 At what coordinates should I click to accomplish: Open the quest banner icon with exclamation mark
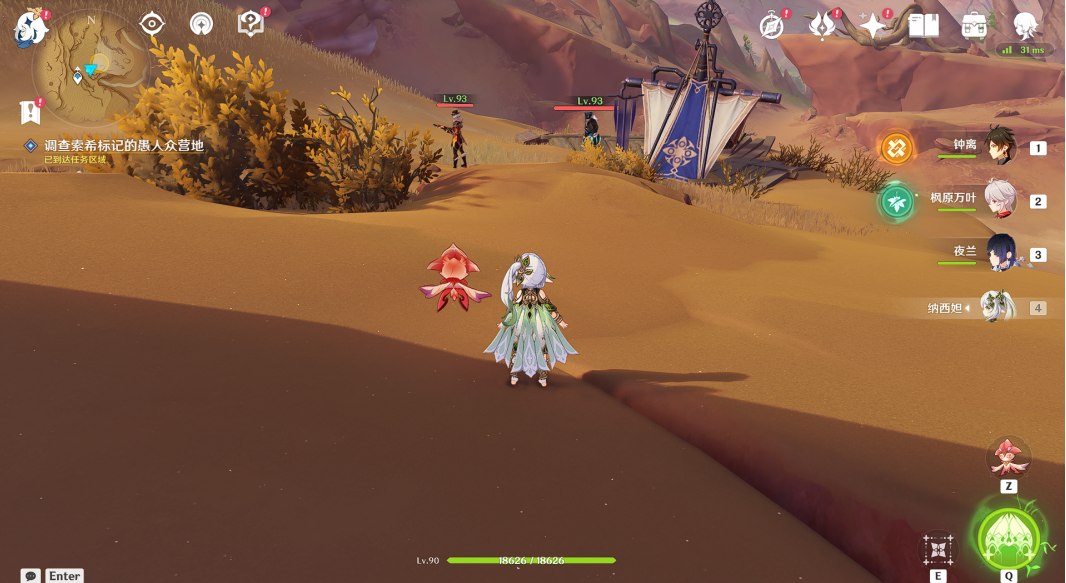31,111
